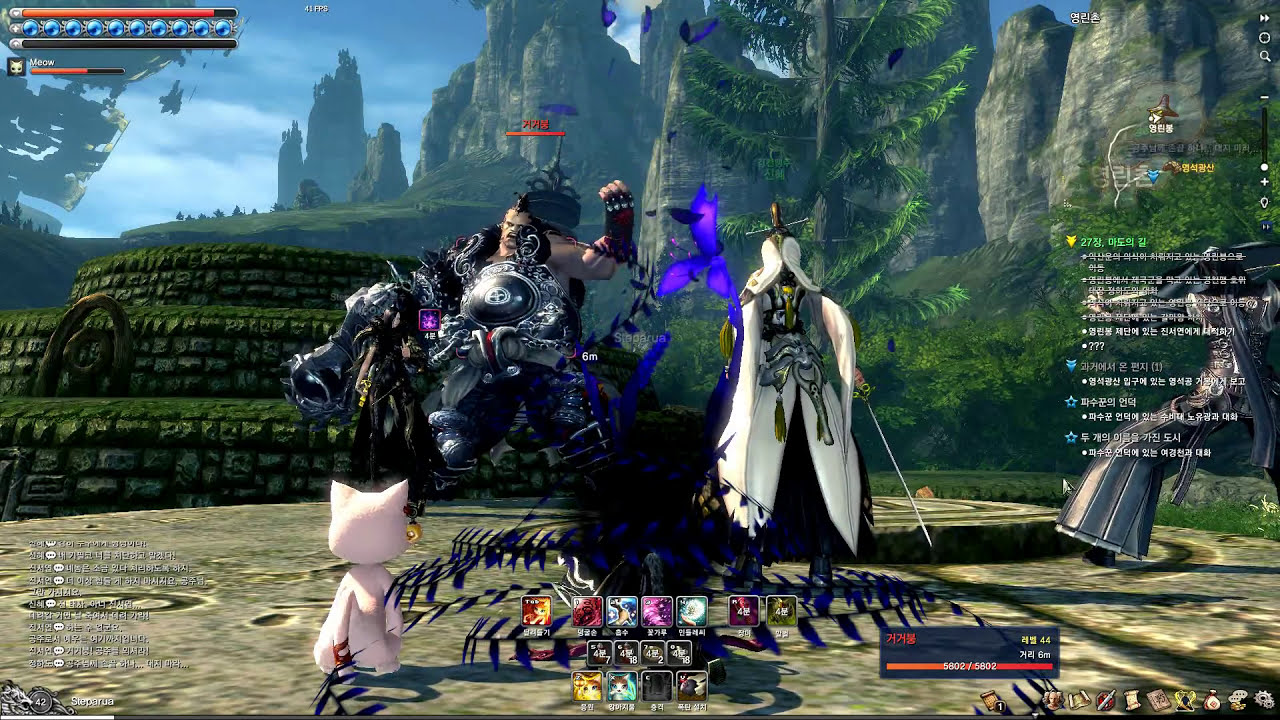
Task: Open the red money pouch icon
Action: coord(1212,701)
